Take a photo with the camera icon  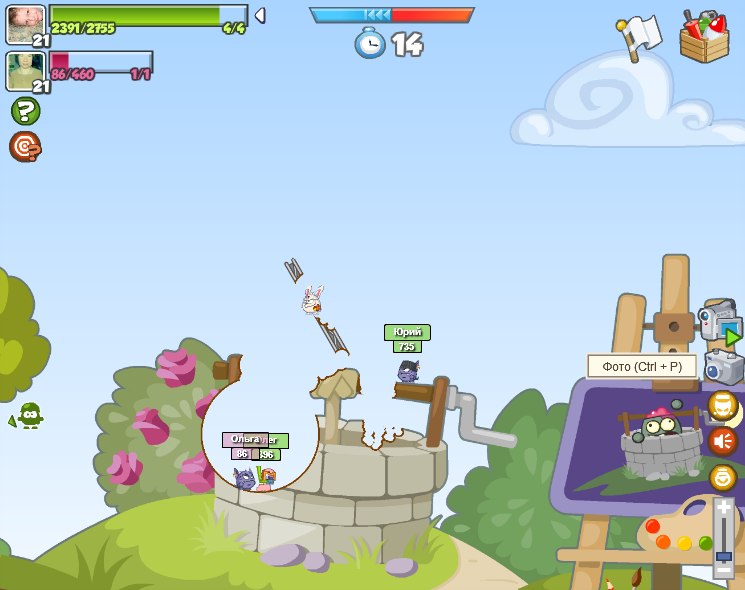pyautogui.click(x=724, y=367)
